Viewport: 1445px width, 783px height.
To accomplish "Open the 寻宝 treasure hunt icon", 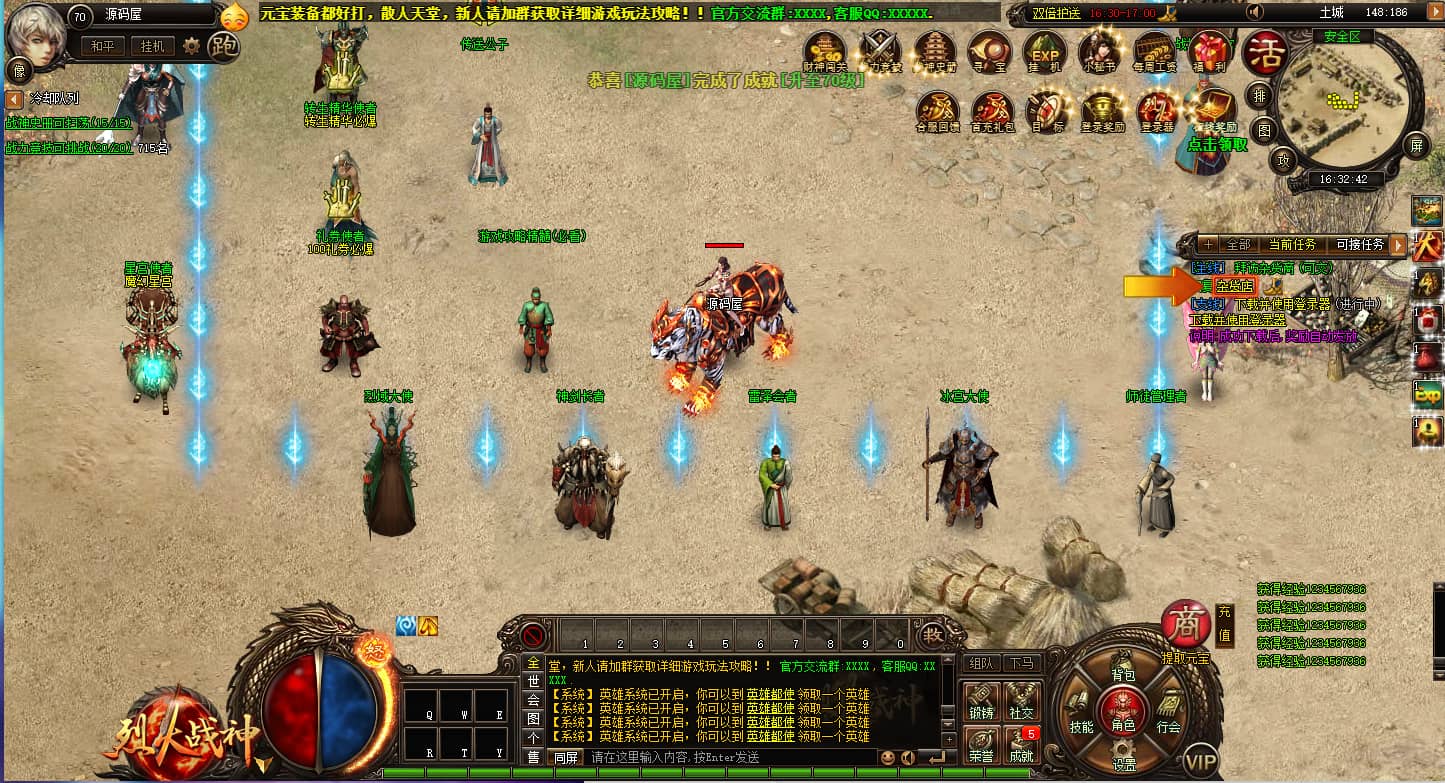I will coord(989,50).
